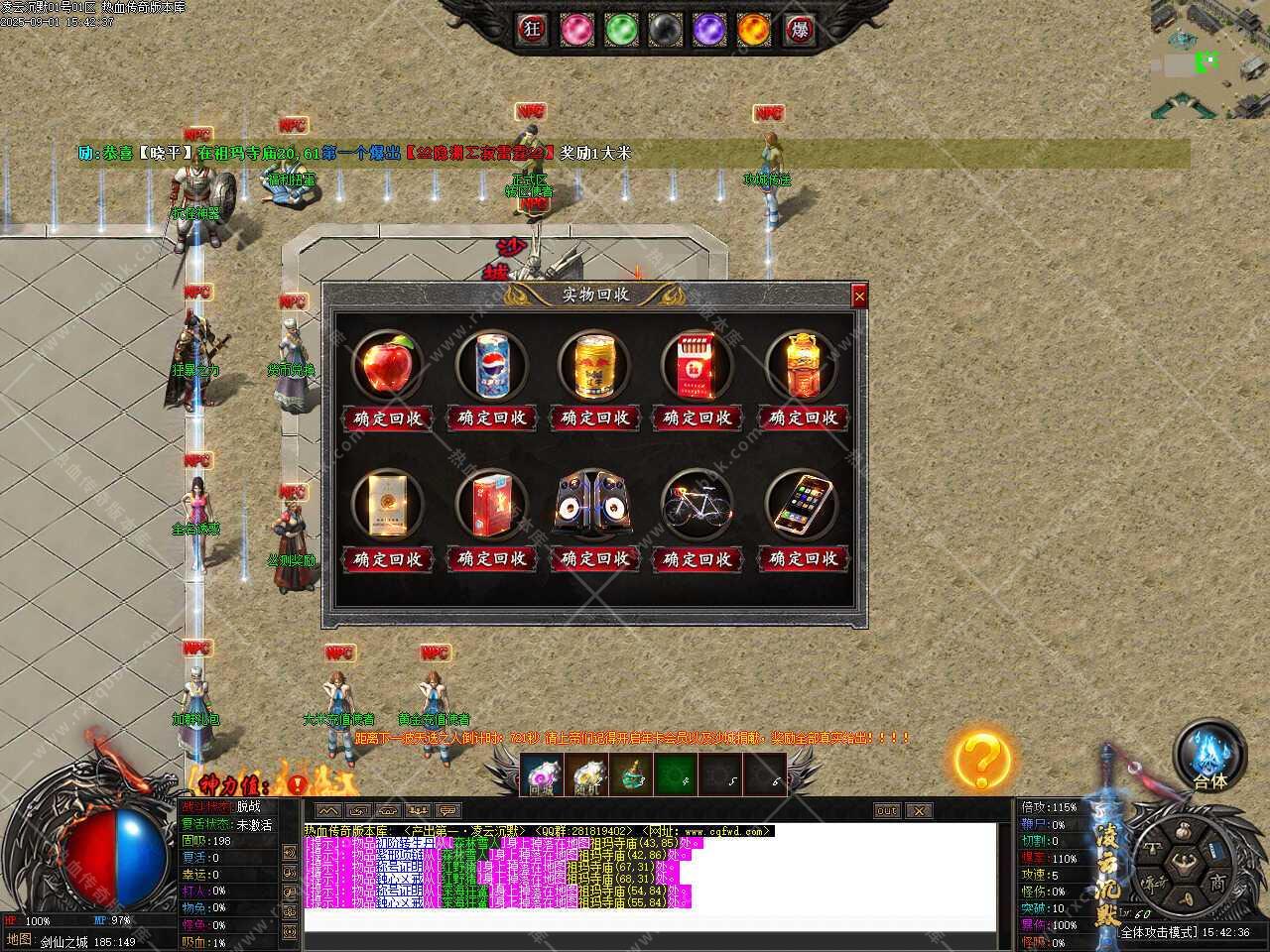Select the purple orb at top
The height and width of the screenshot is (952, 1270).
coord(709,30)
